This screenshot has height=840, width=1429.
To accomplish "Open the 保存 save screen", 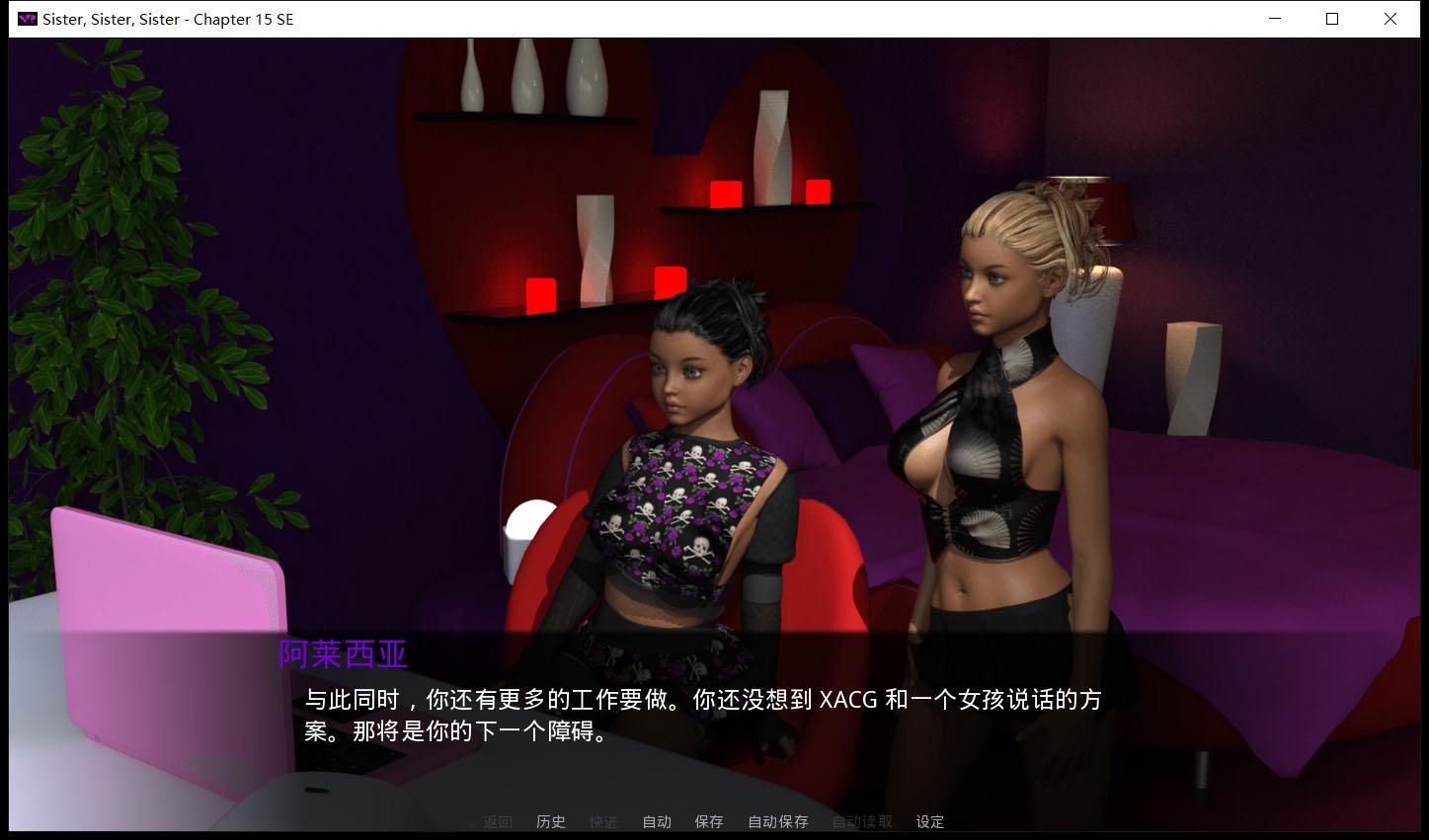I will click(708, 821).
